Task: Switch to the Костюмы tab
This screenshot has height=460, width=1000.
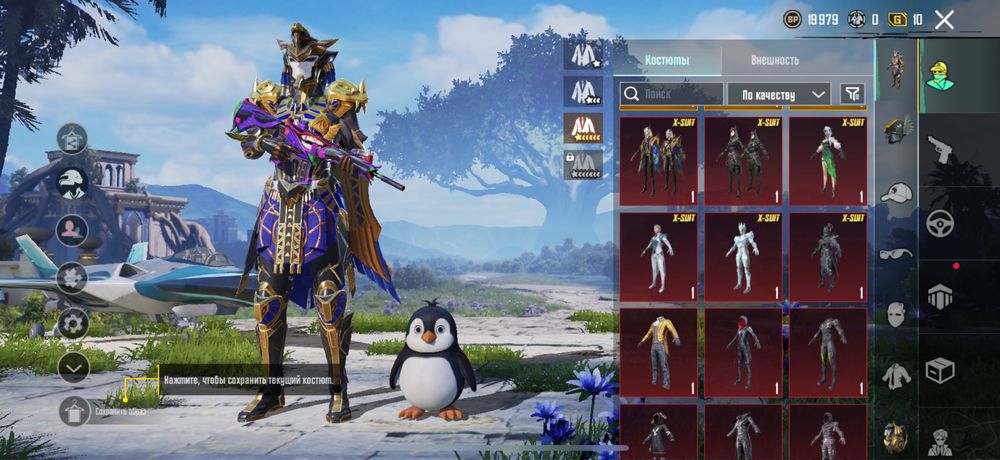Action: [x=666, y=60]
